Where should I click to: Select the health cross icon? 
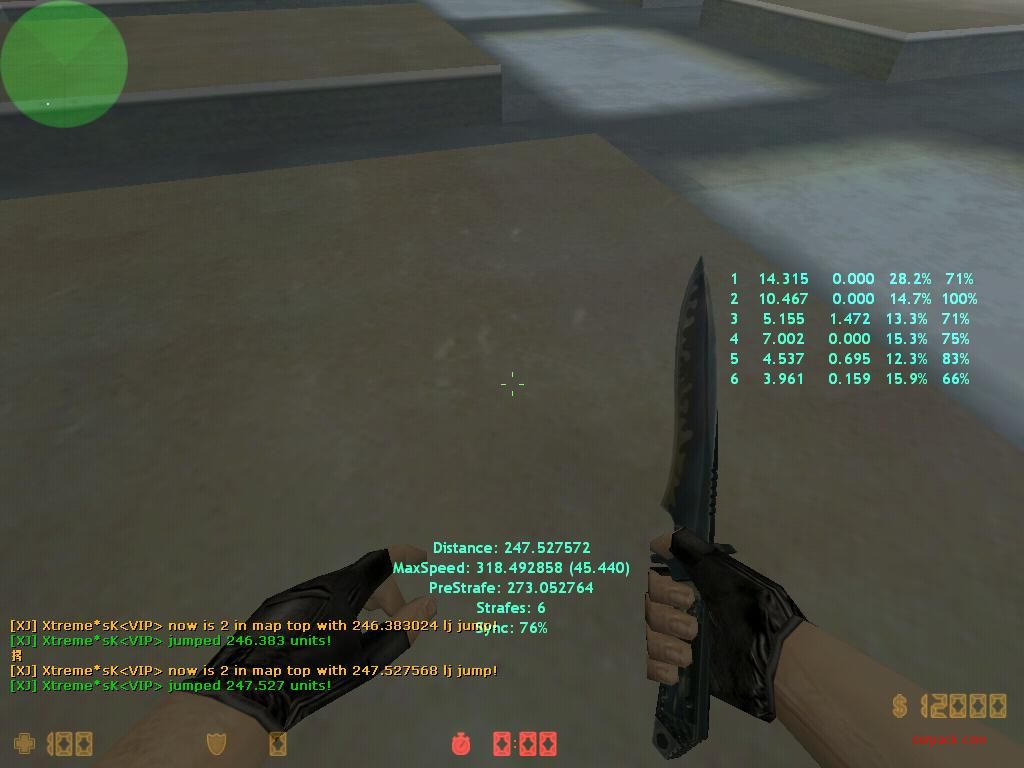pos(24,743)
